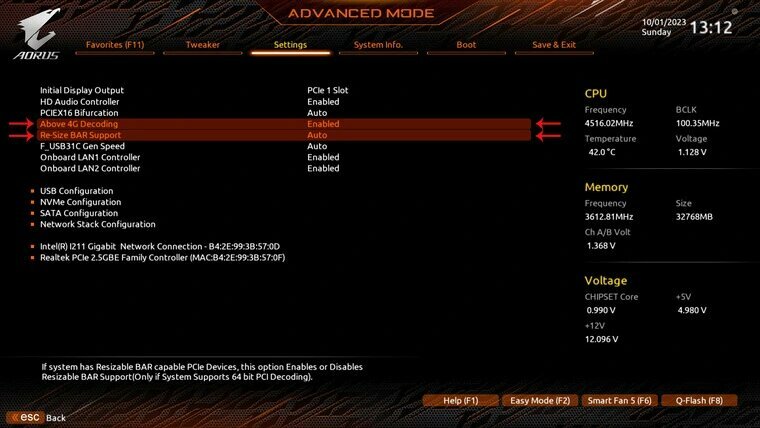Open the USB Configuration submenu

pyautogui.click(x=77, y=191)
